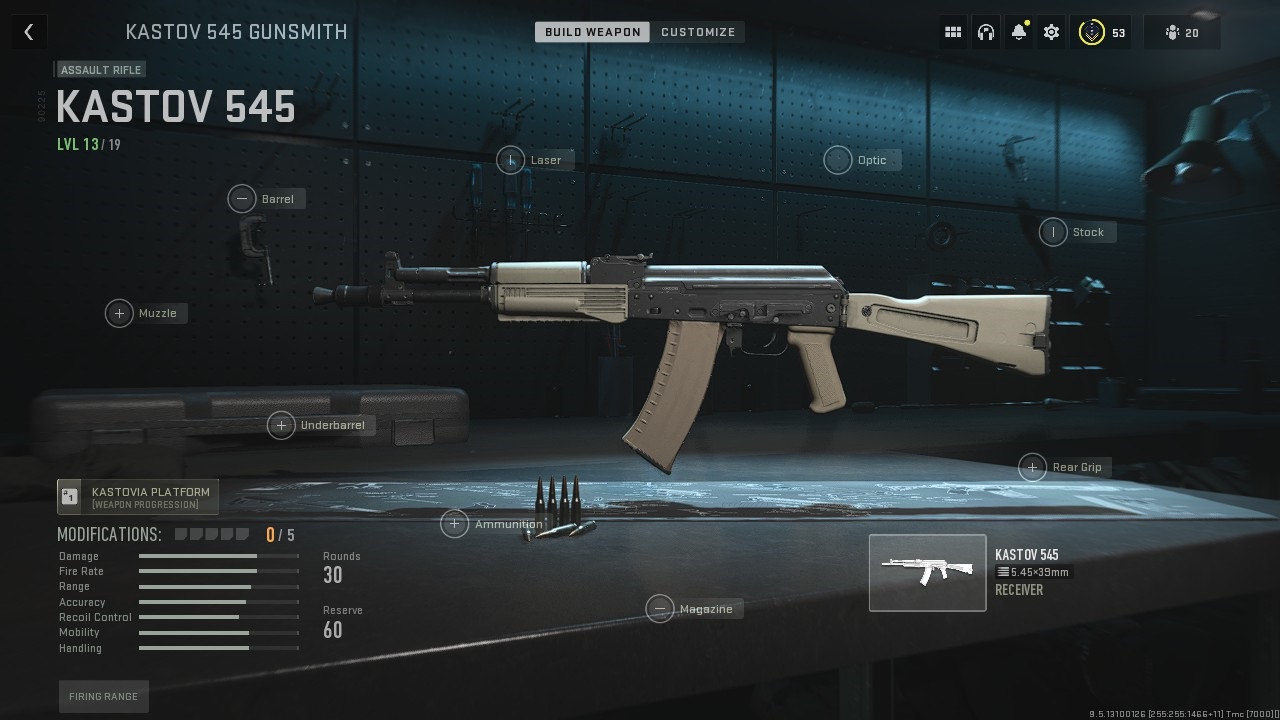Open audio headset settings icon
The width and height of the screenshot is (1280, 720).
point(986,31)
